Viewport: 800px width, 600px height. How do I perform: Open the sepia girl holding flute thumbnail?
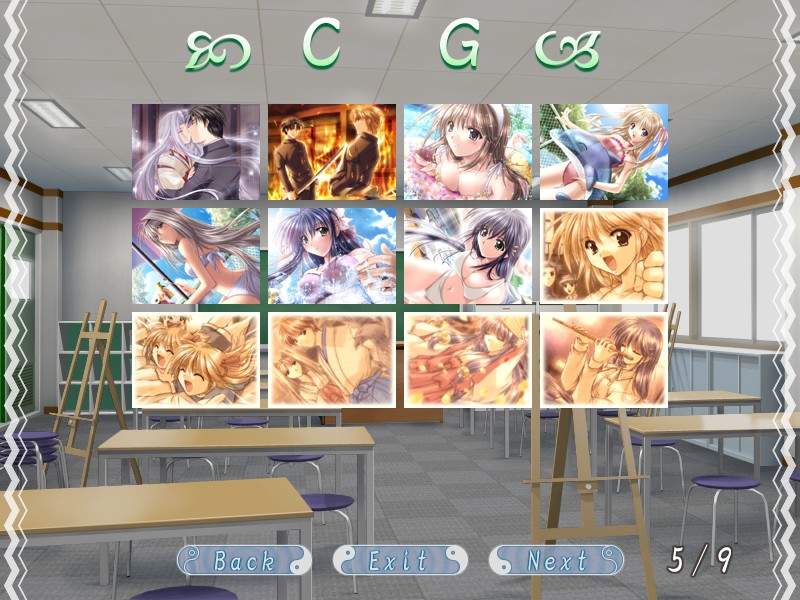pos(604,360)
